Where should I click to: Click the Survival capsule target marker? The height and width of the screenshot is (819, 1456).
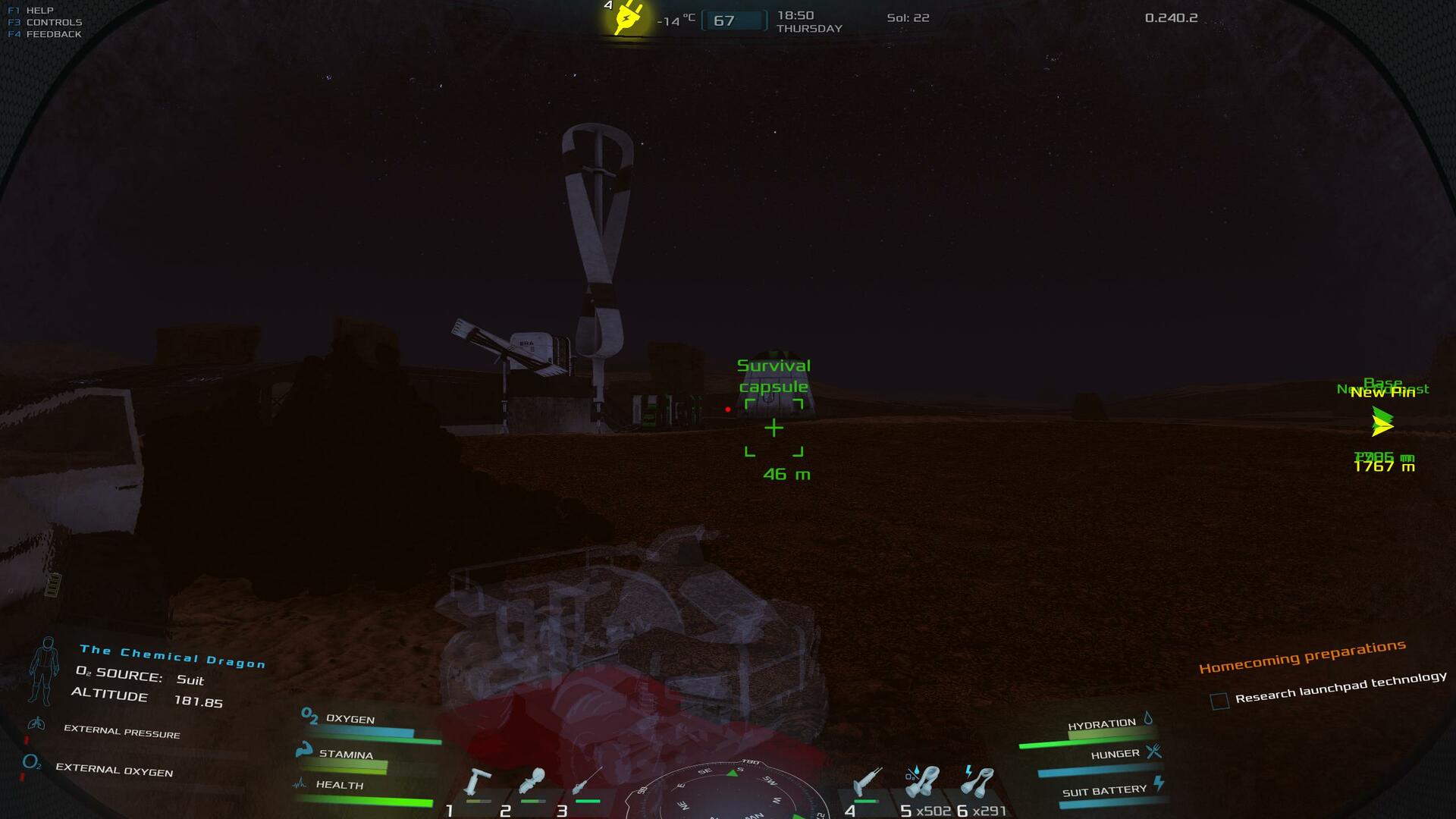tap(773, 428)
